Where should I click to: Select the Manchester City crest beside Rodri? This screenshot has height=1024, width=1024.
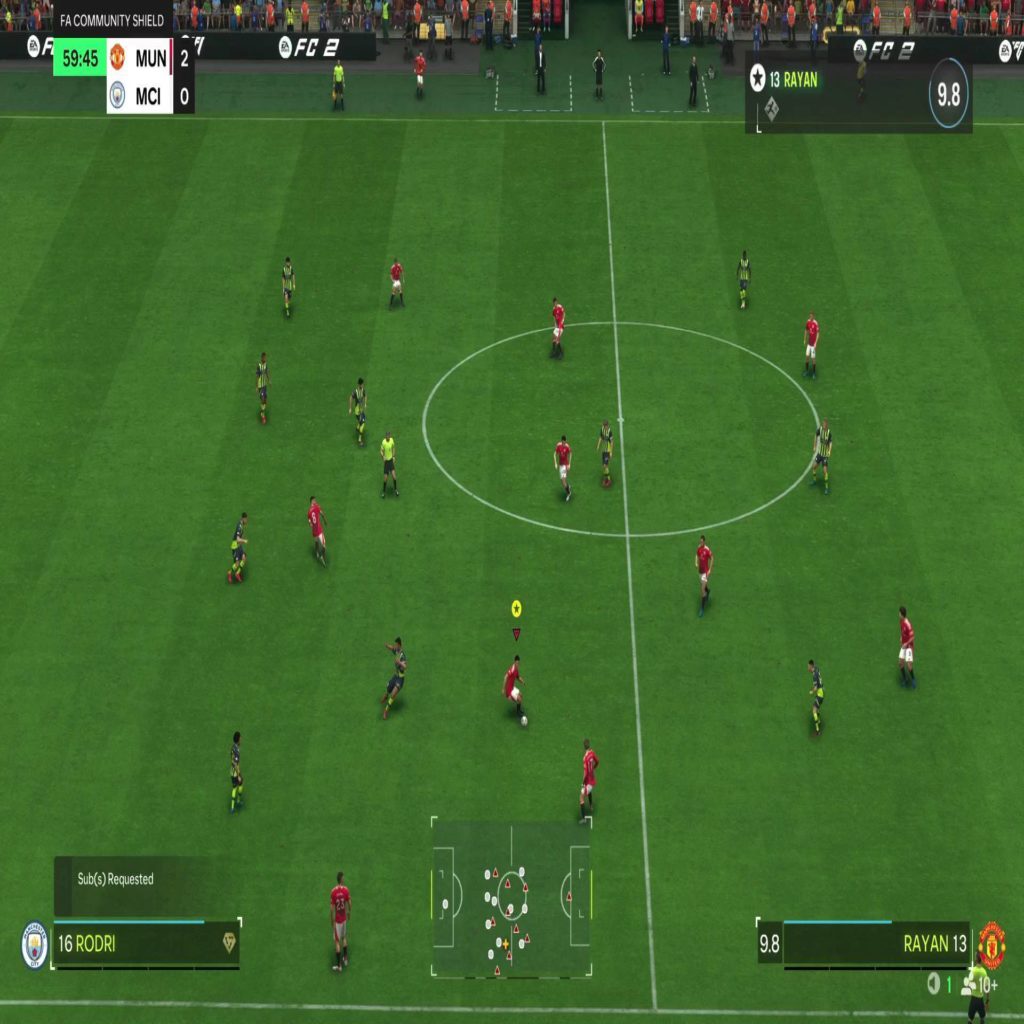pyautogui.click(x=35, y=944)
